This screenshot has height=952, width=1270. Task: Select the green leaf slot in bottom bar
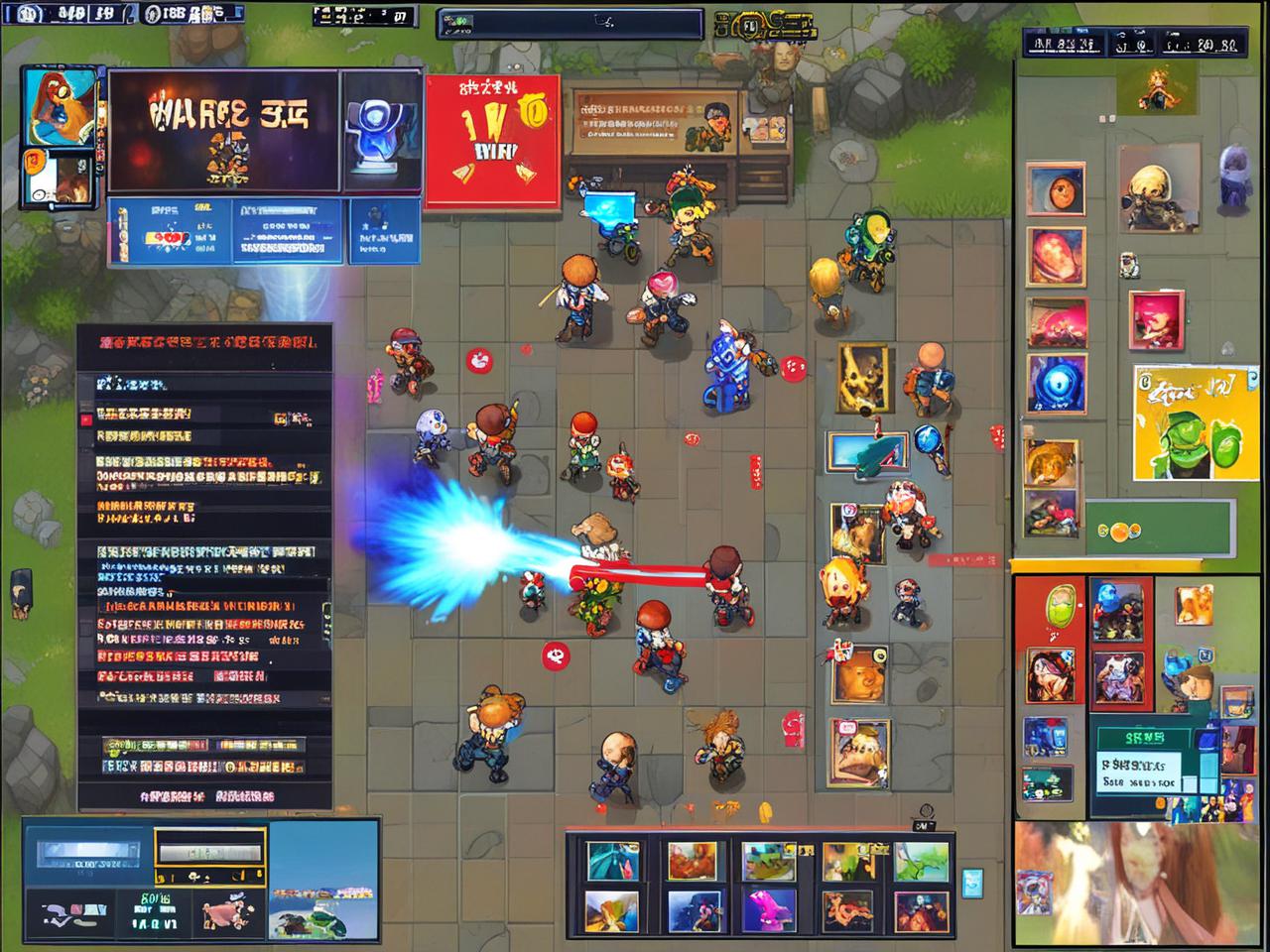[x=920, y=862]
